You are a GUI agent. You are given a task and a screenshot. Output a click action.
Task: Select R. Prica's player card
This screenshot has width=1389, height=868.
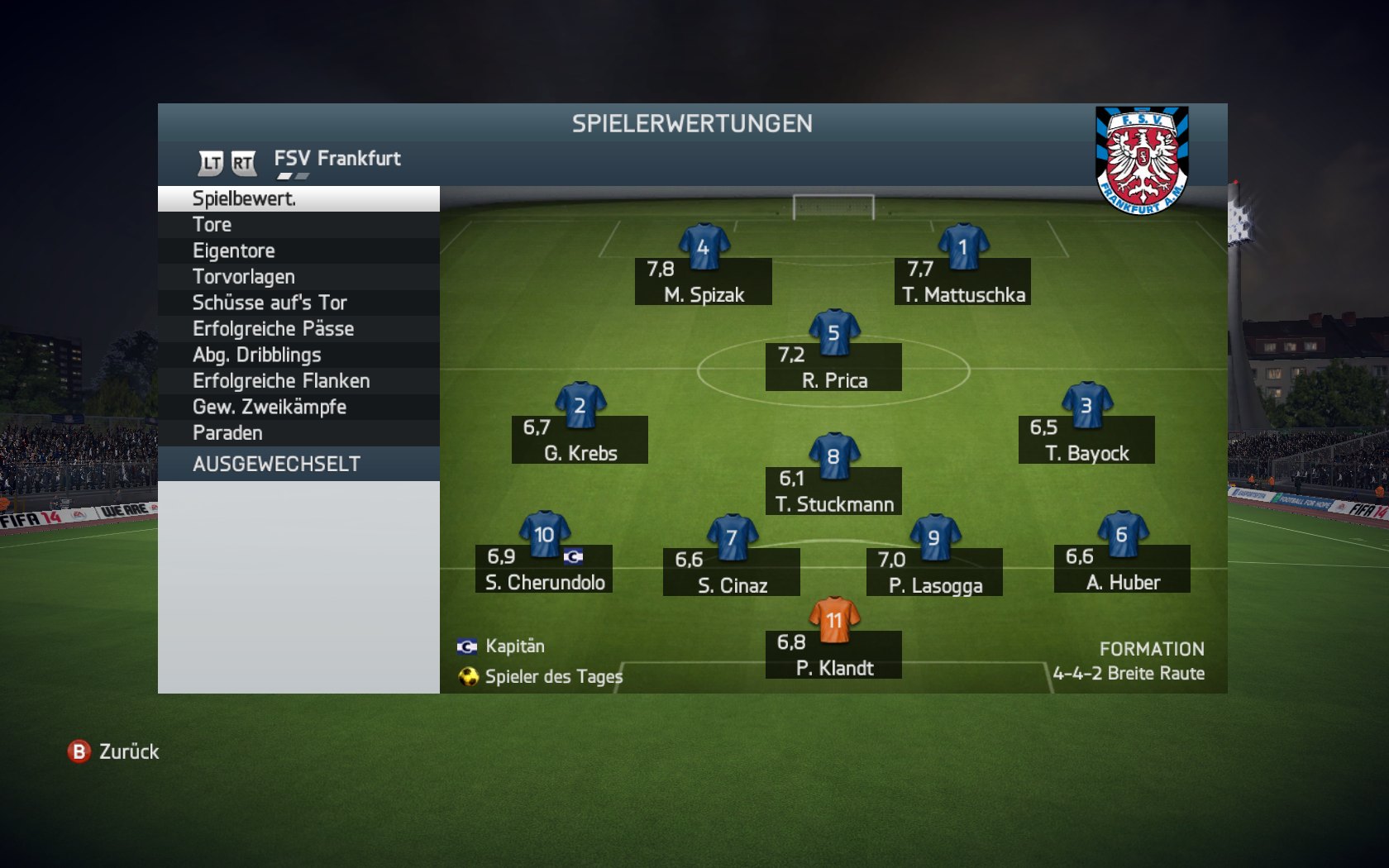coord(833,367)
